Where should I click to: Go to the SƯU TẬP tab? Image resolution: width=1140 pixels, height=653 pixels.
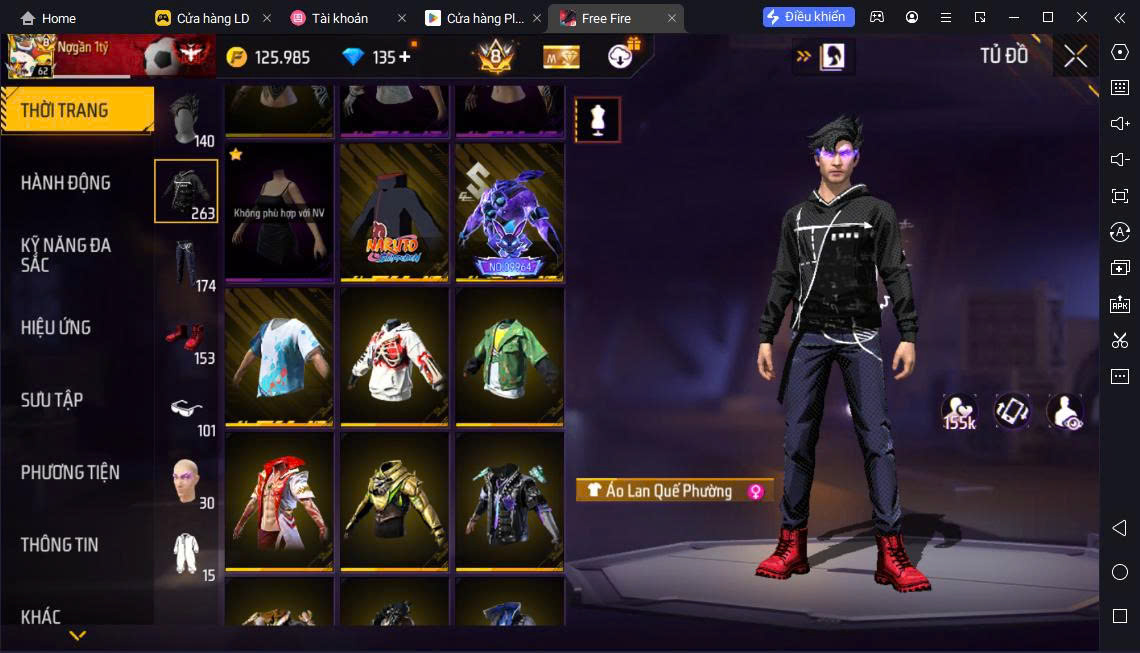[52, 400]
